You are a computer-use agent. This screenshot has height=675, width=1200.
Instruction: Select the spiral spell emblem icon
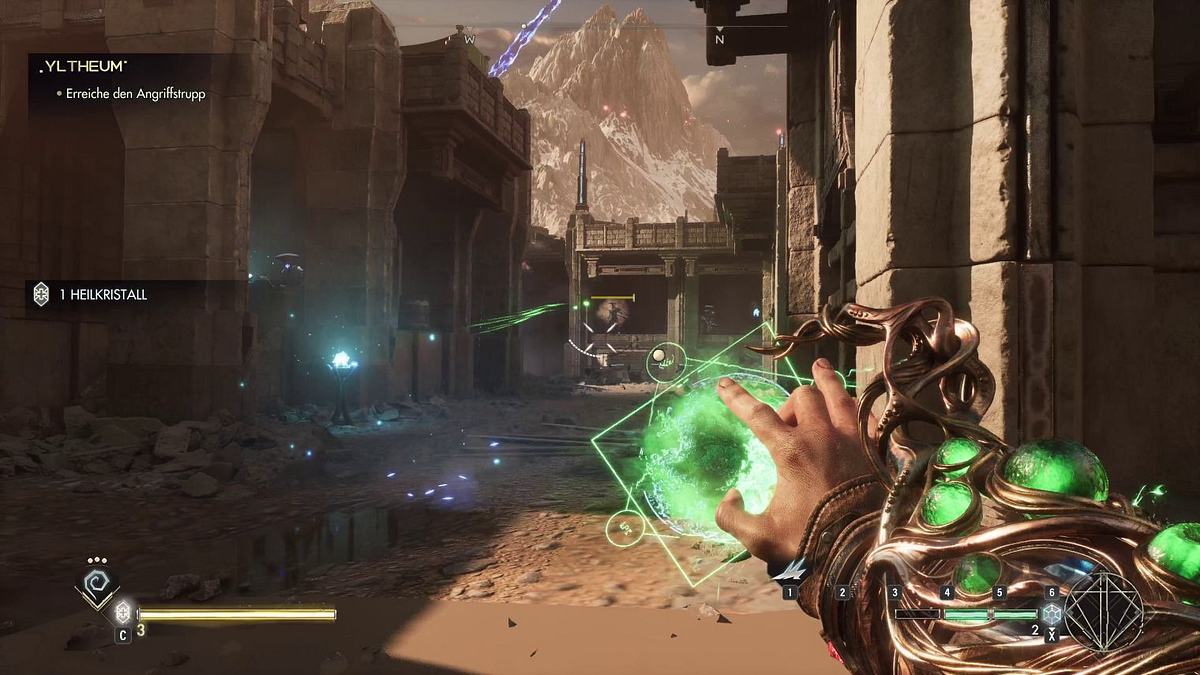(97, 586)
